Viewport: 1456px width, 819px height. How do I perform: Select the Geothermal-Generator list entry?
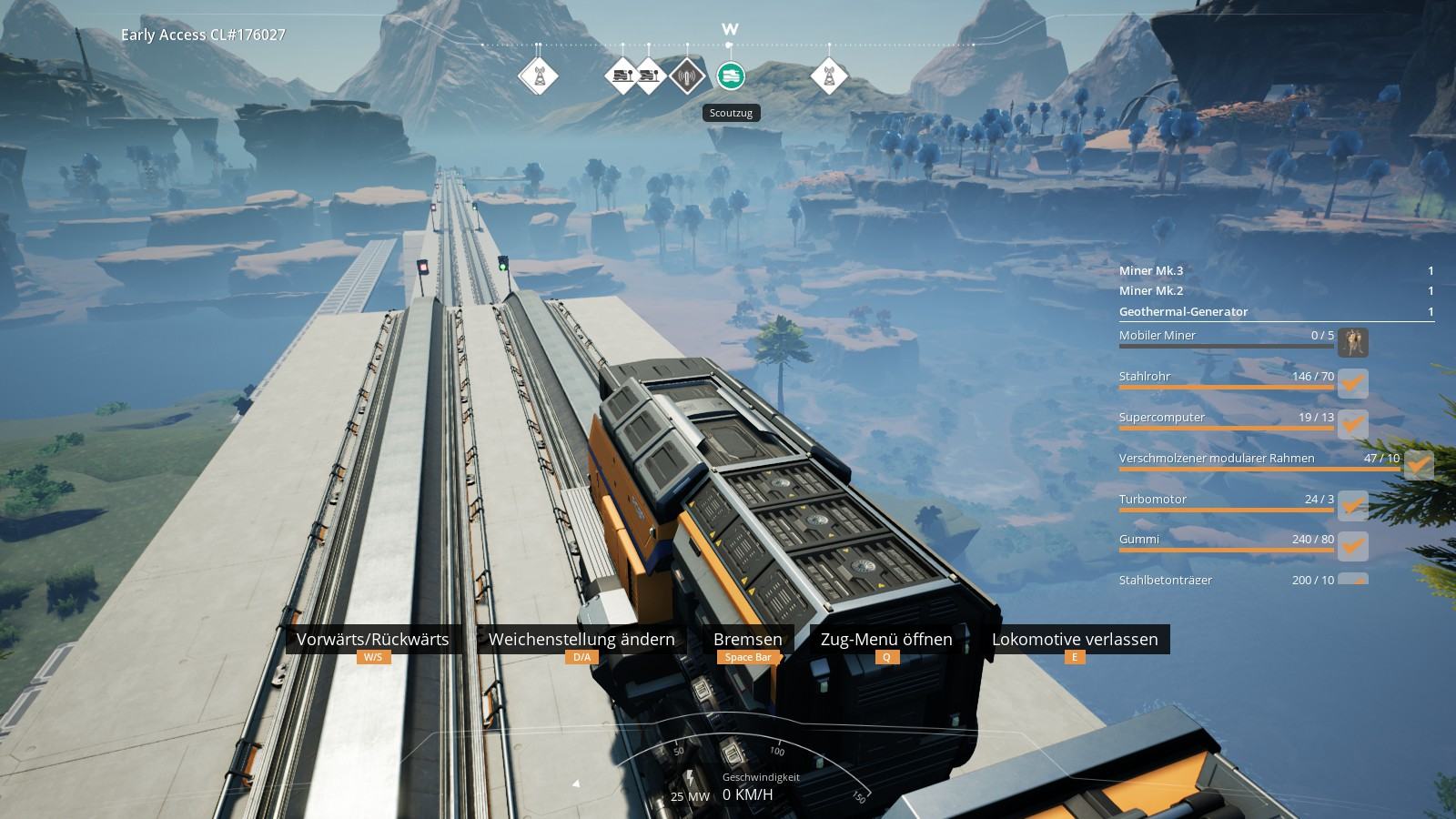(1276, 311)
